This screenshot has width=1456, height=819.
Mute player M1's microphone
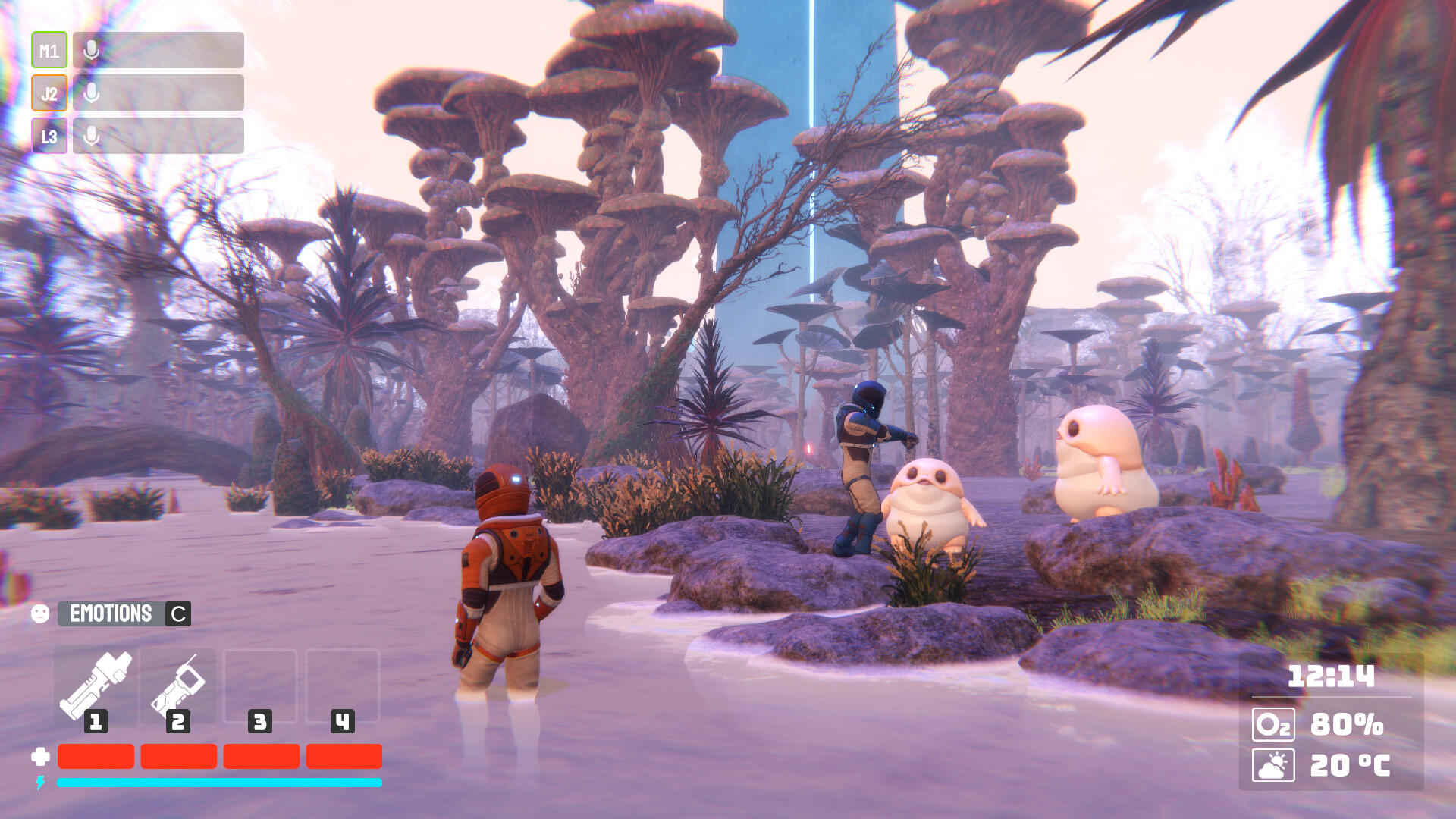(92, 50)
